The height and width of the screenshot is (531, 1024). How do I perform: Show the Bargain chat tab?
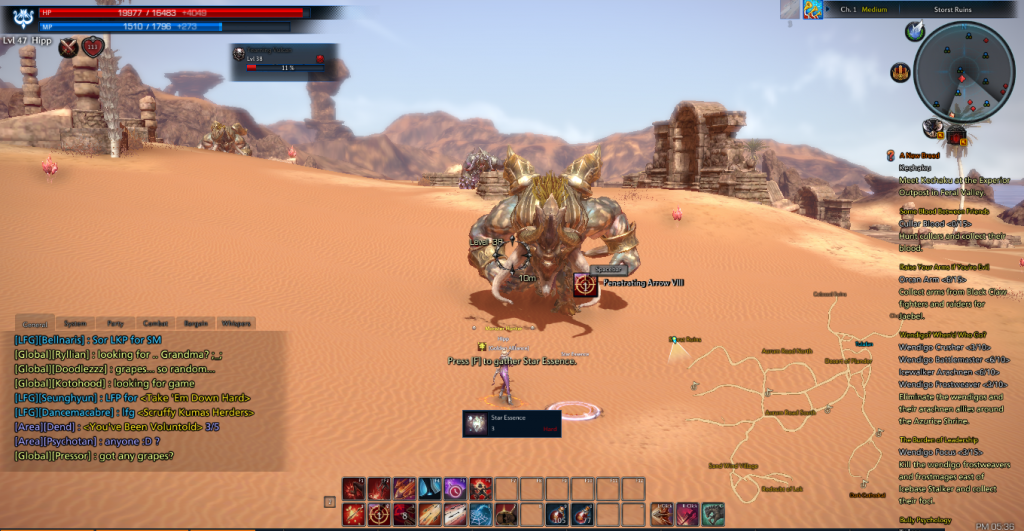coord(194,324)
